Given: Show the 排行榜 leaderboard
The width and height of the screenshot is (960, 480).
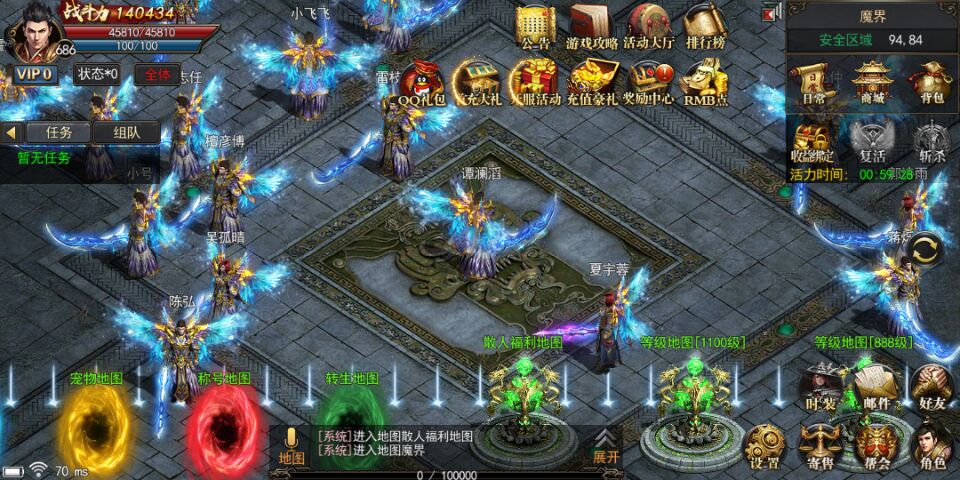Looking at the screenshot, I should [x=705, y=27].
